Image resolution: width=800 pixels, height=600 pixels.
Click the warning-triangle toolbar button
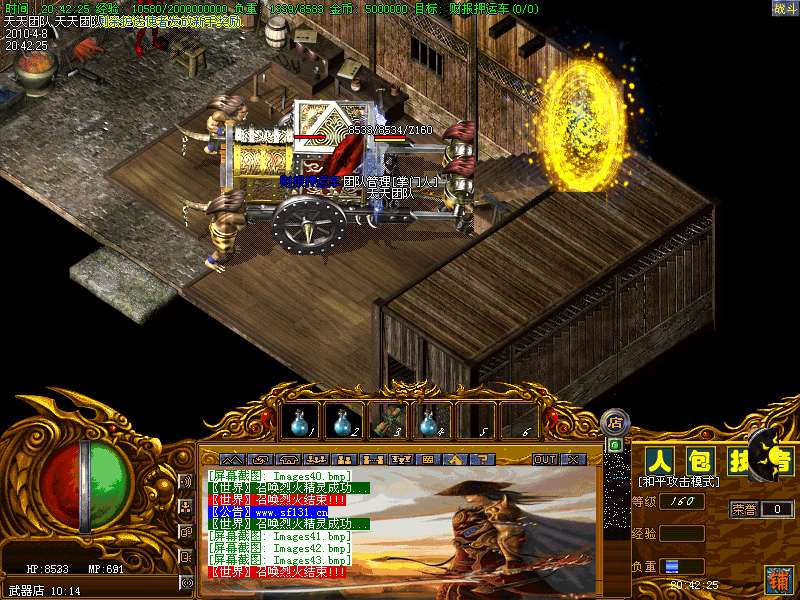coord(454,459)
